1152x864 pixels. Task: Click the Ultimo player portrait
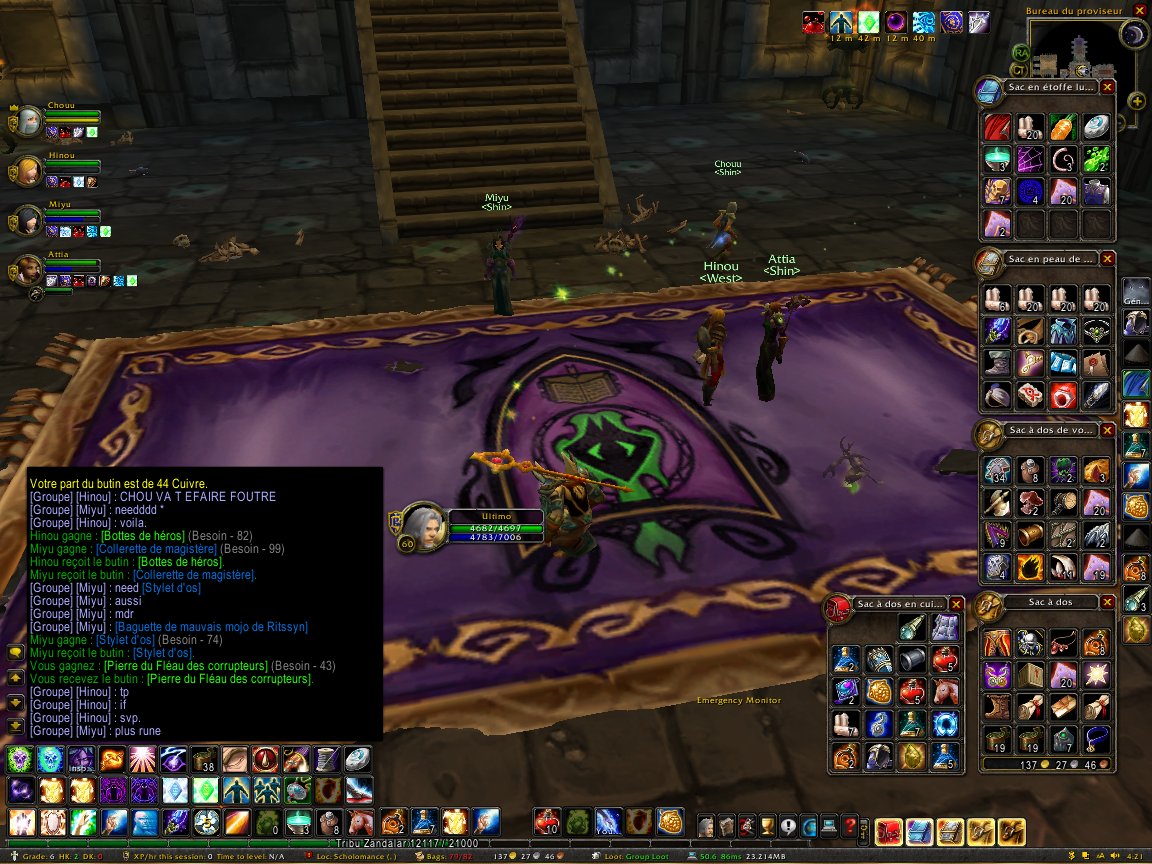[421, 527]
